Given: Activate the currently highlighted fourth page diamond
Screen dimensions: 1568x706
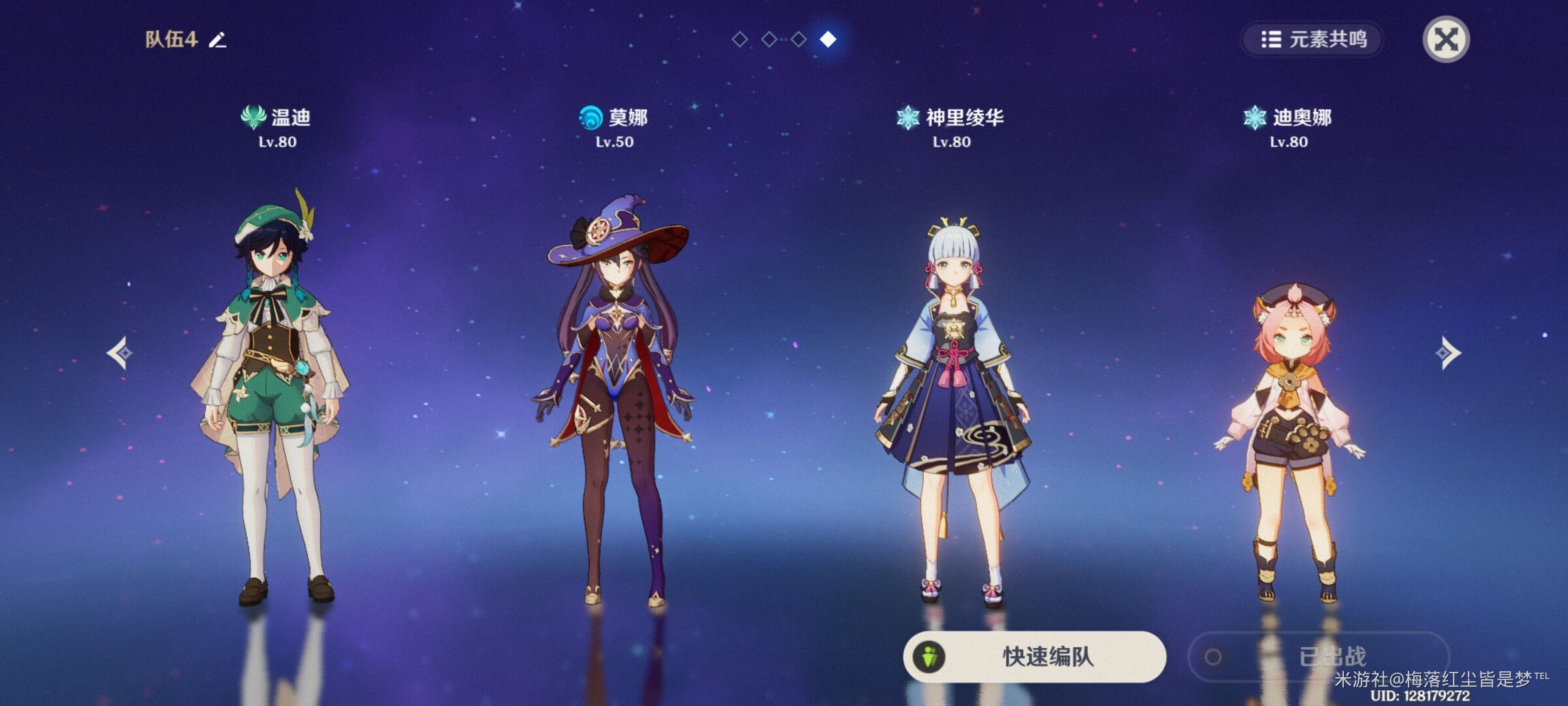Looking at the screenshot, I should (x=829, y=39).
